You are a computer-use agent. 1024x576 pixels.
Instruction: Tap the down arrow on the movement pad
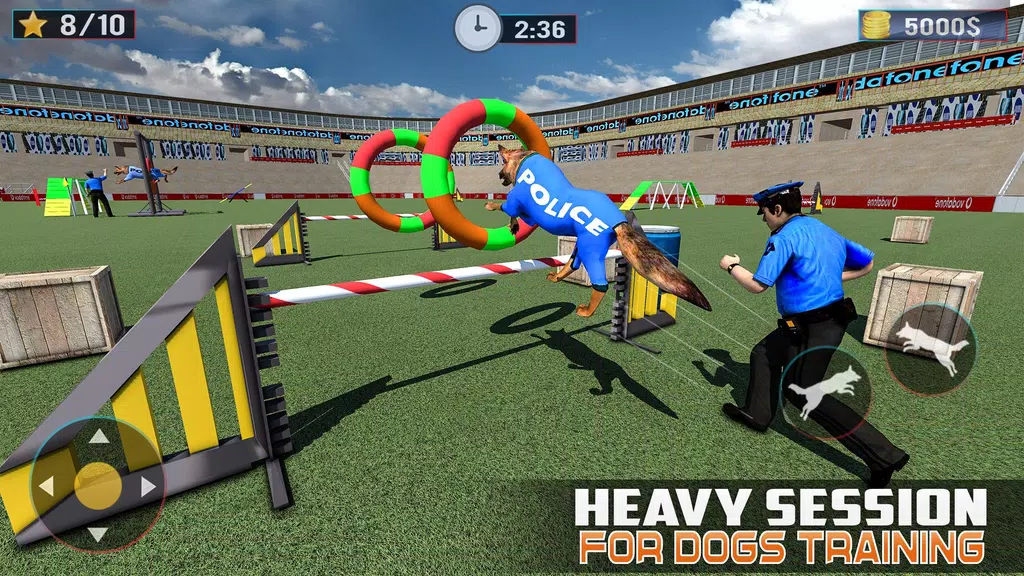(98, 534)
